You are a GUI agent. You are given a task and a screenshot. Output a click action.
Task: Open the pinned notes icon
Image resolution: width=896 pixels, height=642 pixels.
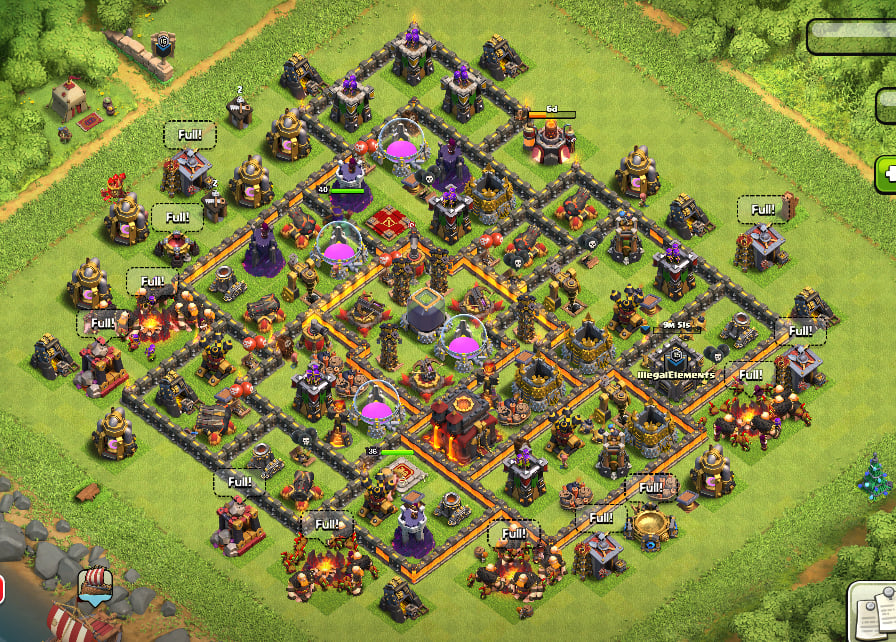tap(874, 612)
